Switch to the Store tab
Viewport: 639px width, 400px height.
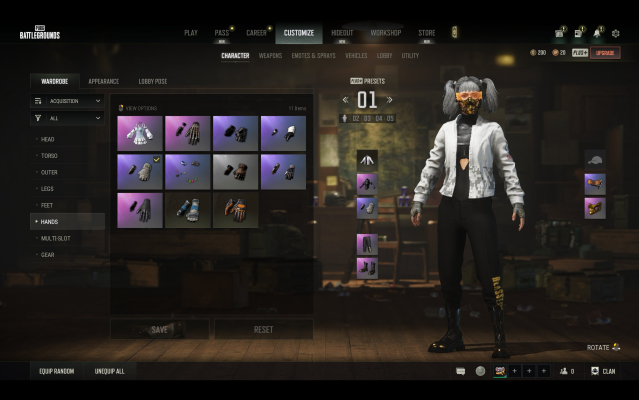(426, 33)
